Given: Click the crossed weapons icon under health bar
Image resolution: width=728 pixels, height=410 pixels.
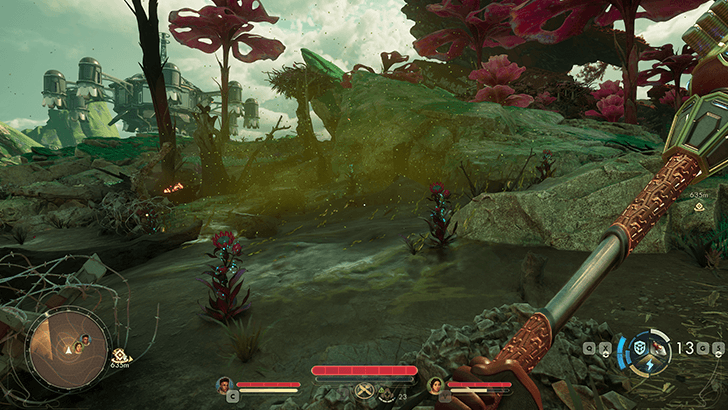Looking at the screenshot, I should (x=364, y=389).
